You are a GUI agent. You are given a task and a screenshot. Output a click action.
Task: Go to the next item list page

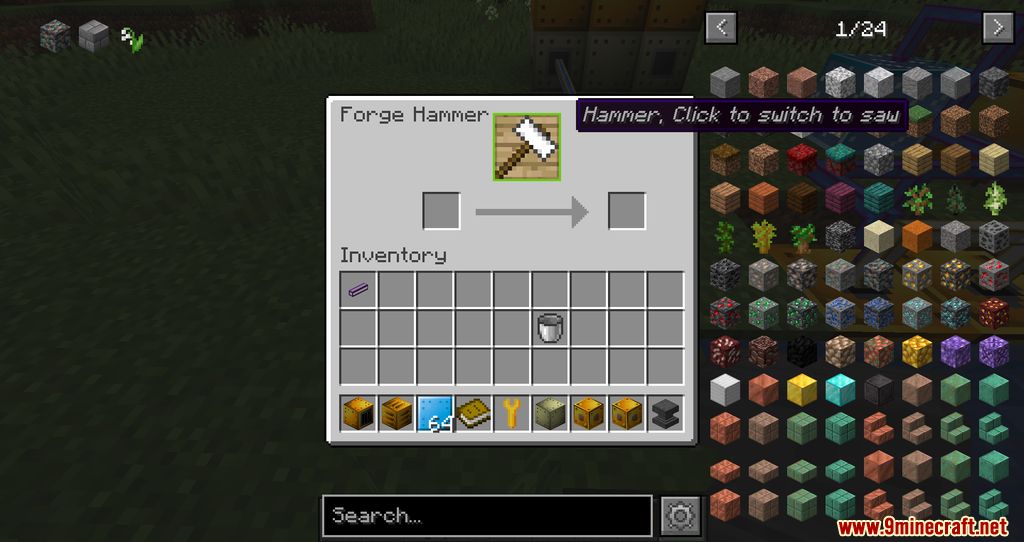pyautogui.click(x=998, y=27)
